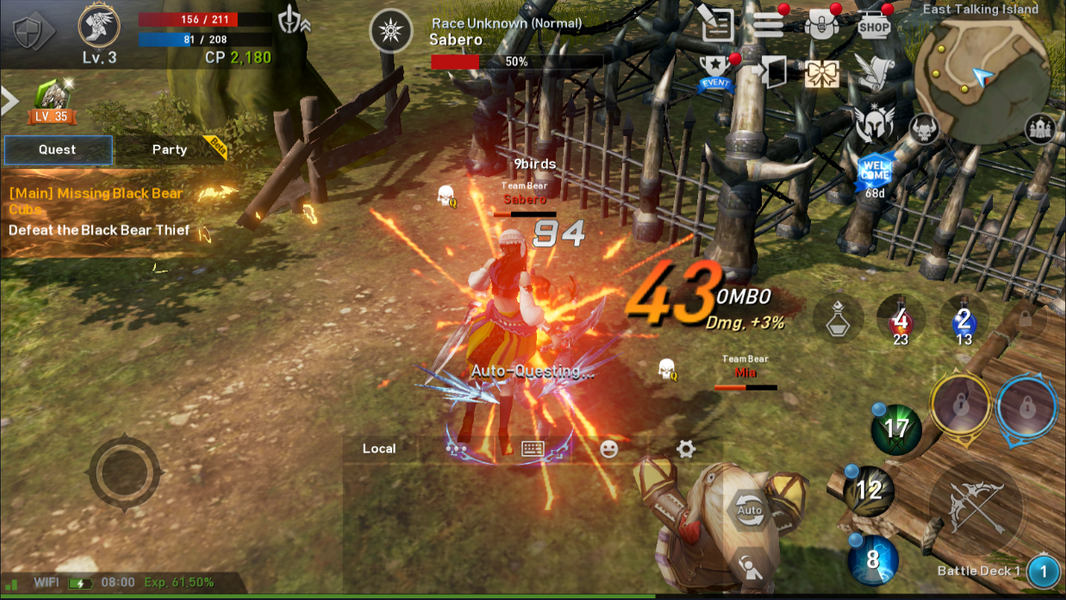The width and height of the screenshot is (1066, 600).
Task: Use the blue mana potion
Action: (x=963, y=321)
